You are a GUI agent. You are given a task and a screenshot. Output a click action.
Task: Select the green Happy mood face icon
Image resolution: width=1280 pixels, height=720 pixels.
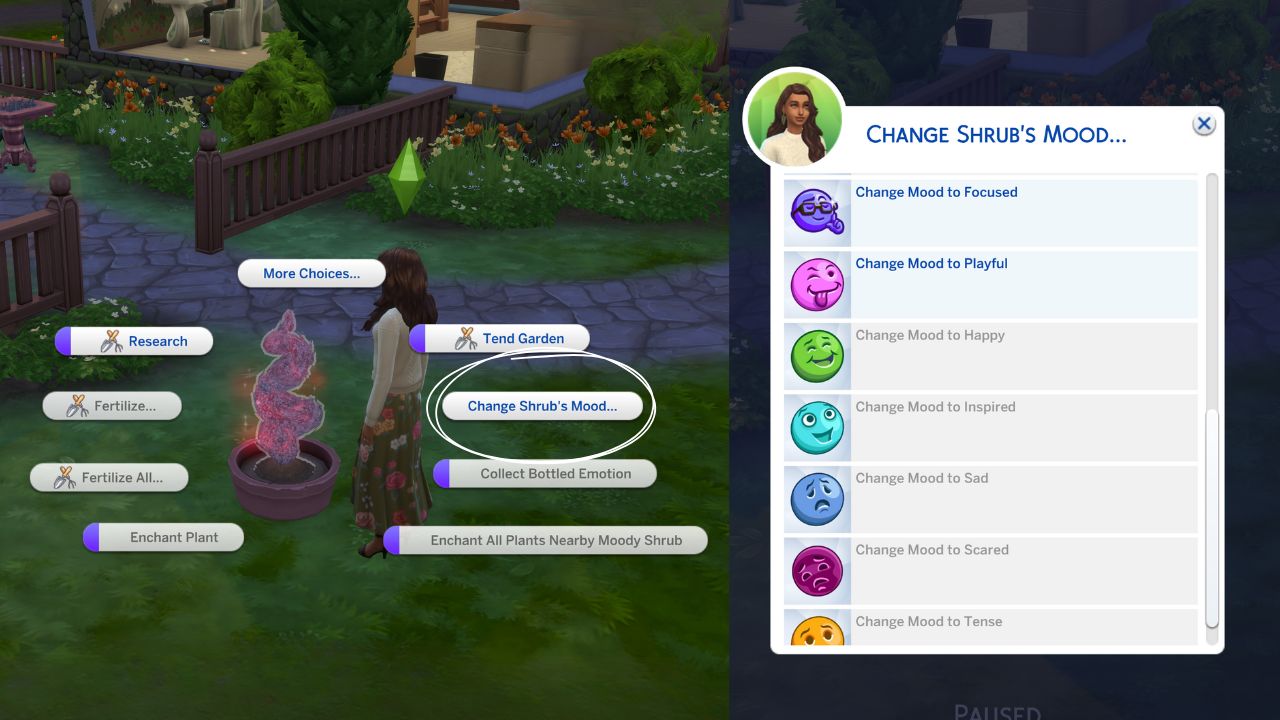tap(817, 356)
